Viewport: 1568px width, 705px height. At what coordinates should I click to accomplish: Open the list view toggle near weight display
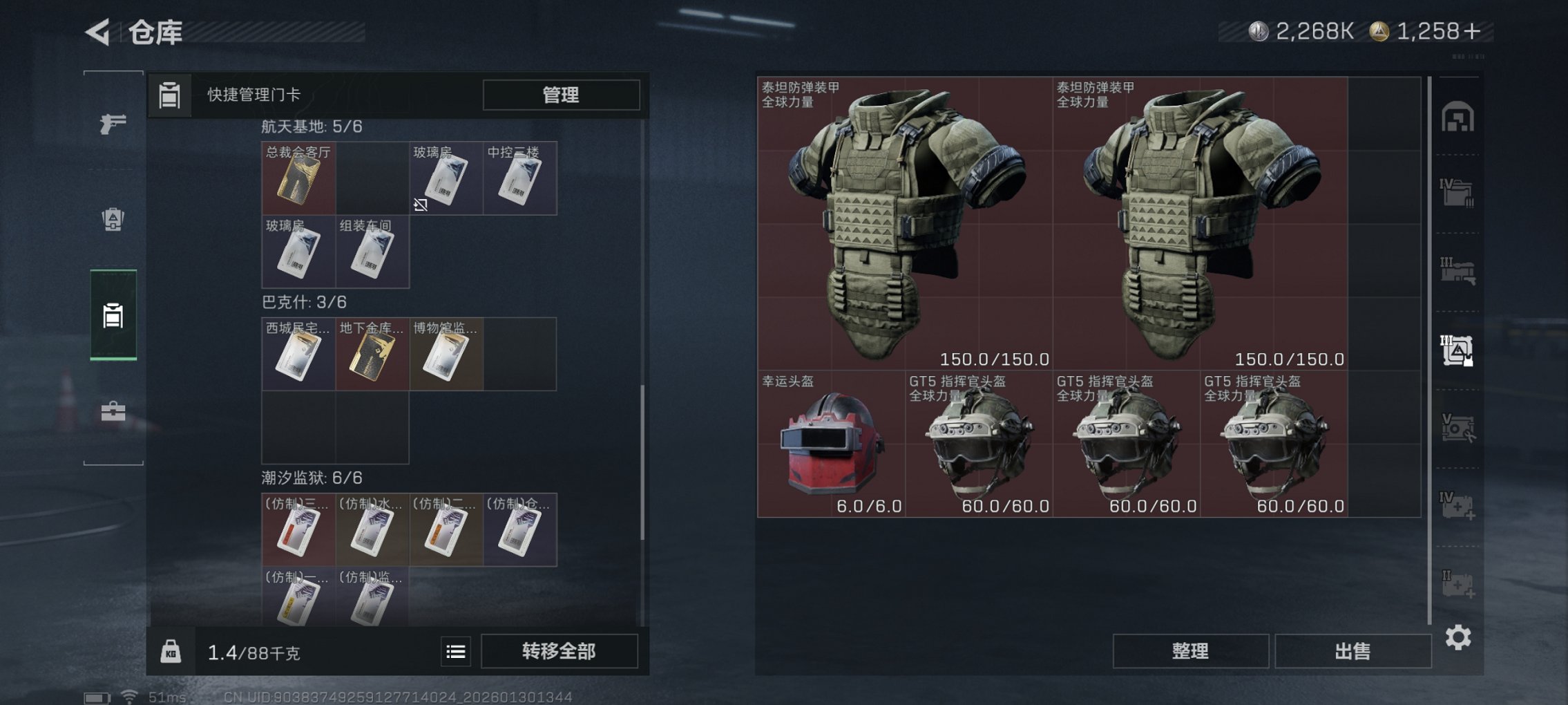(x=455, y=650)
